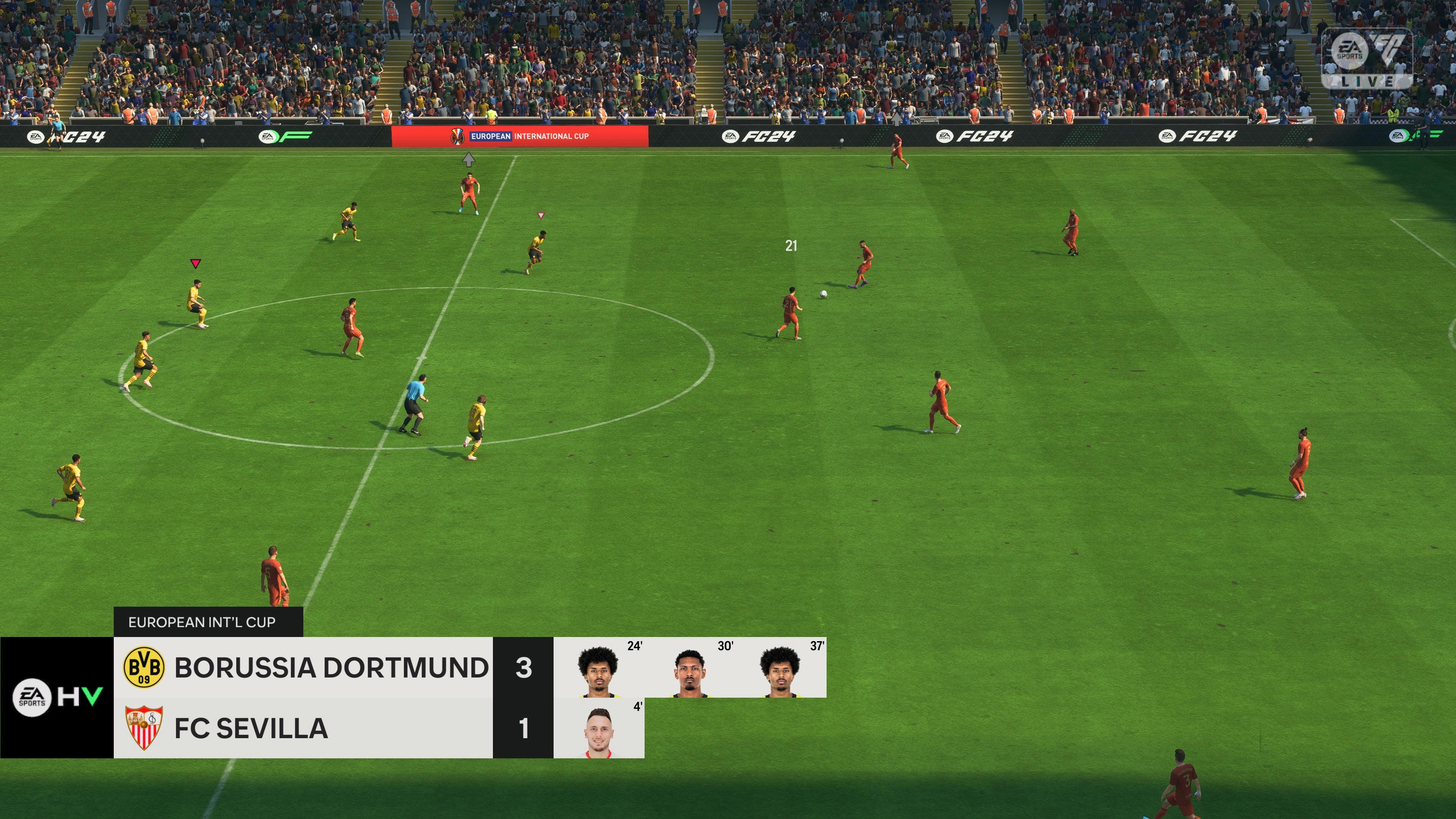Screen dimensions: 1456x819
Task: Click the FC Sevilla club badge
Action: coord(144,730)
